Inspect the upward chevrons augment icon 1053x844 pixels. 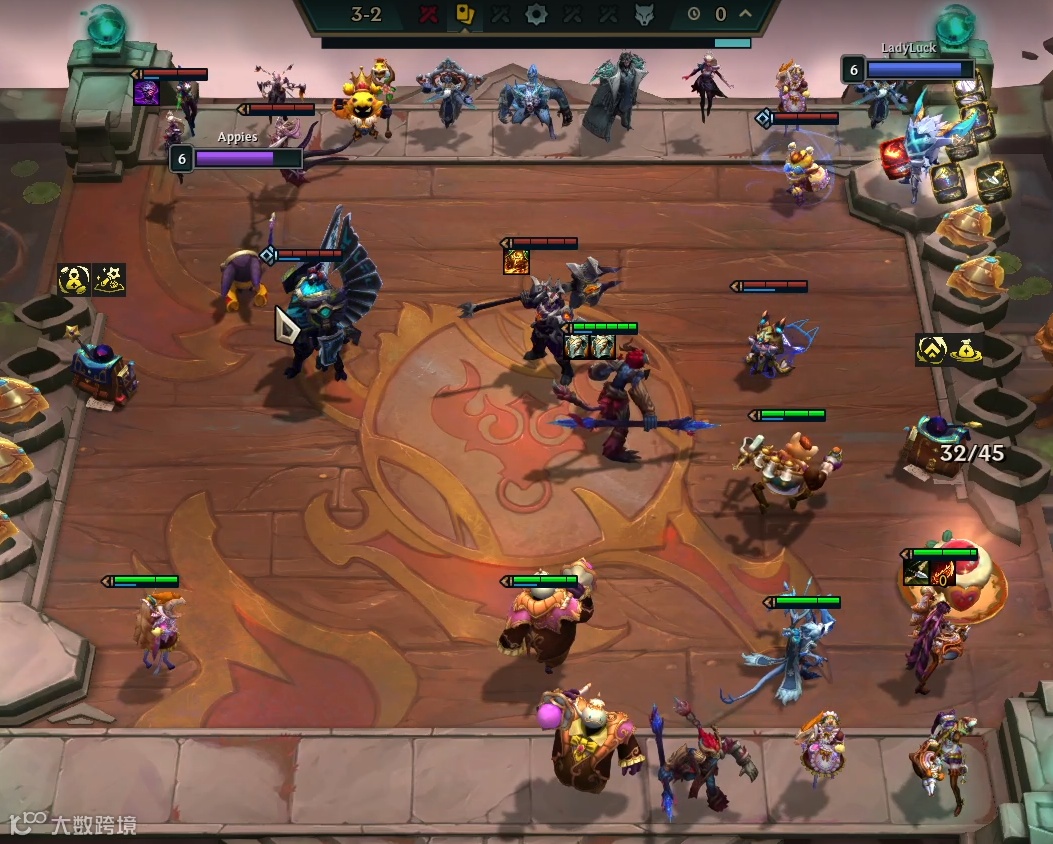tap(931, 350)
